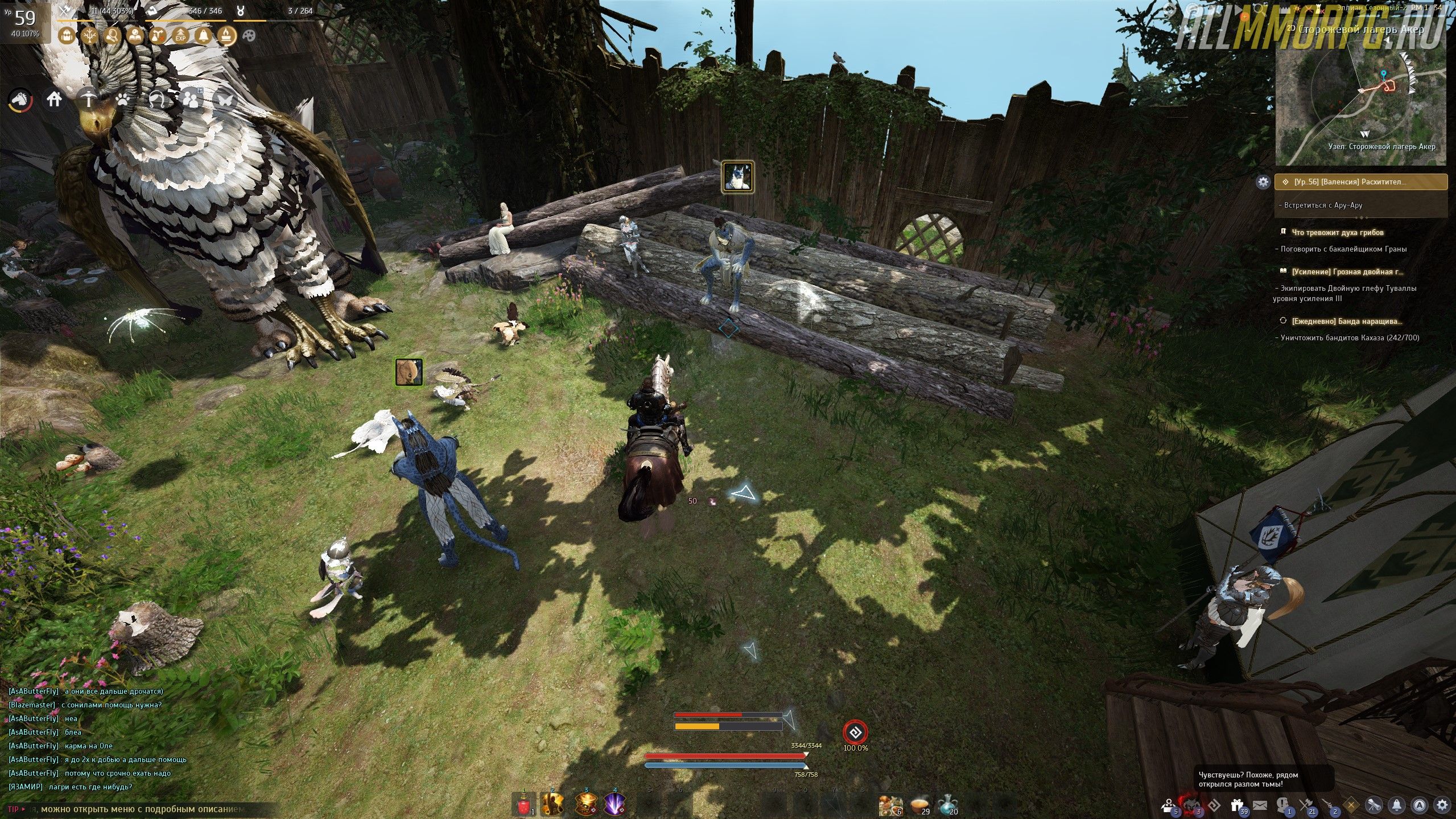Image resolution: width=1456 pixels, height=819 pixels.
Task: Open the horse mount icon
Action: pos(20,100)
